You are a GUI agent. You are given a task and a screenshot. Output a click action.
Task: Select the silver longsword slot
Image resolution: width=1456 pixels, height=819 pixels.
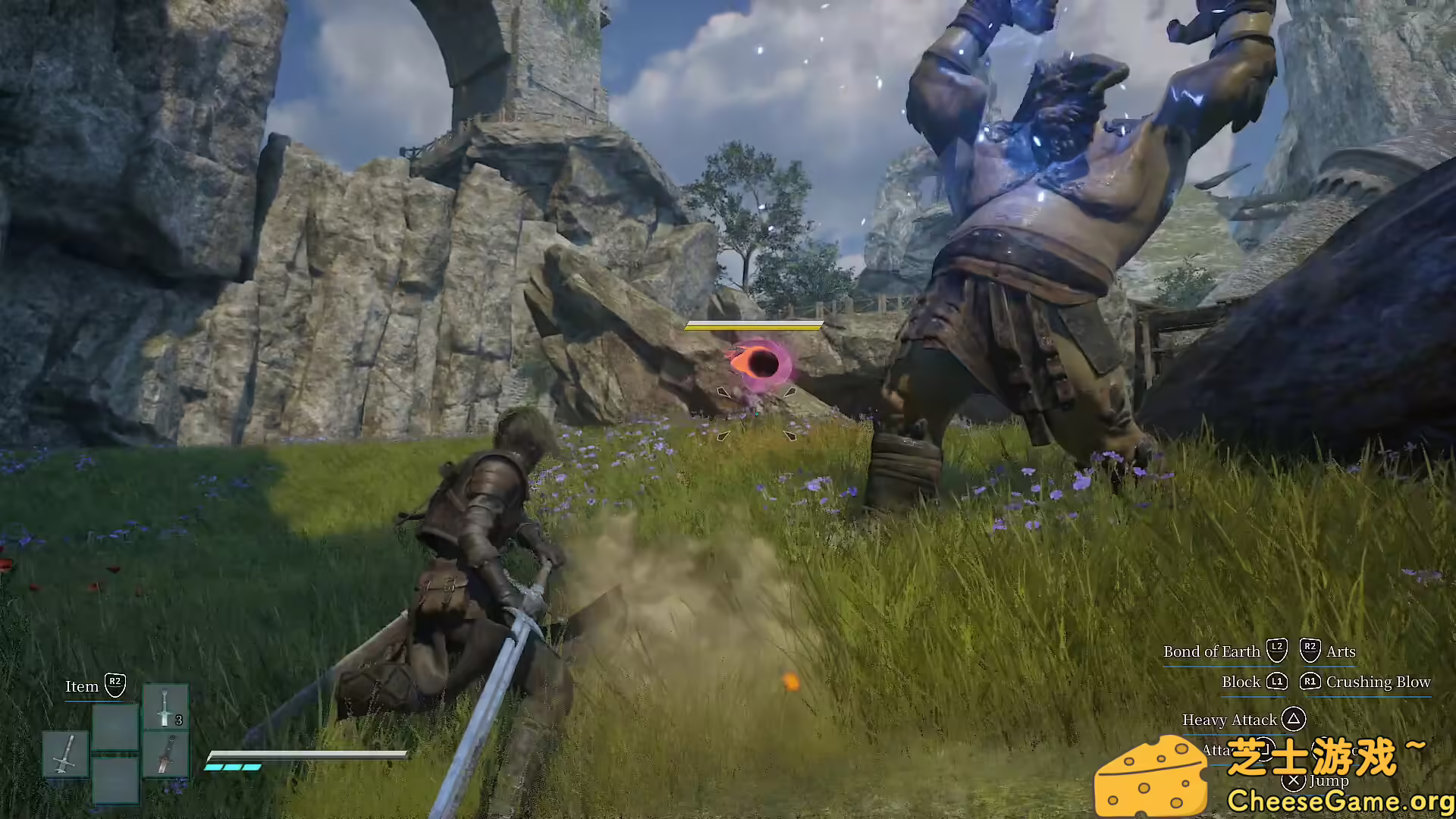coord(66,754)
